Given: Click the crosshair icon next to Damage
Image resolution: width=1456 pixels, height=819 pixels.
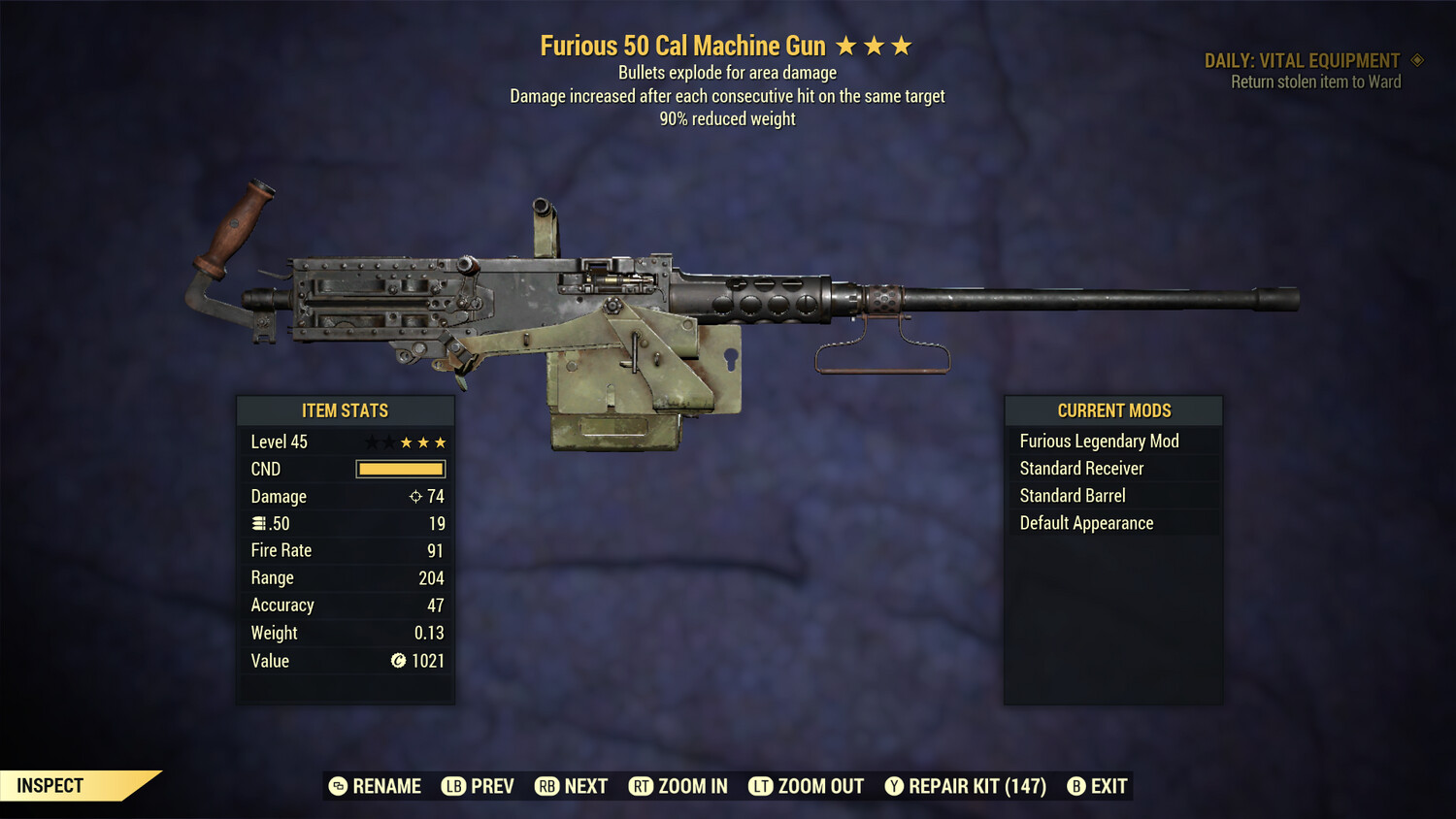Looking at the screenshot, I should [x=414, y=496].
